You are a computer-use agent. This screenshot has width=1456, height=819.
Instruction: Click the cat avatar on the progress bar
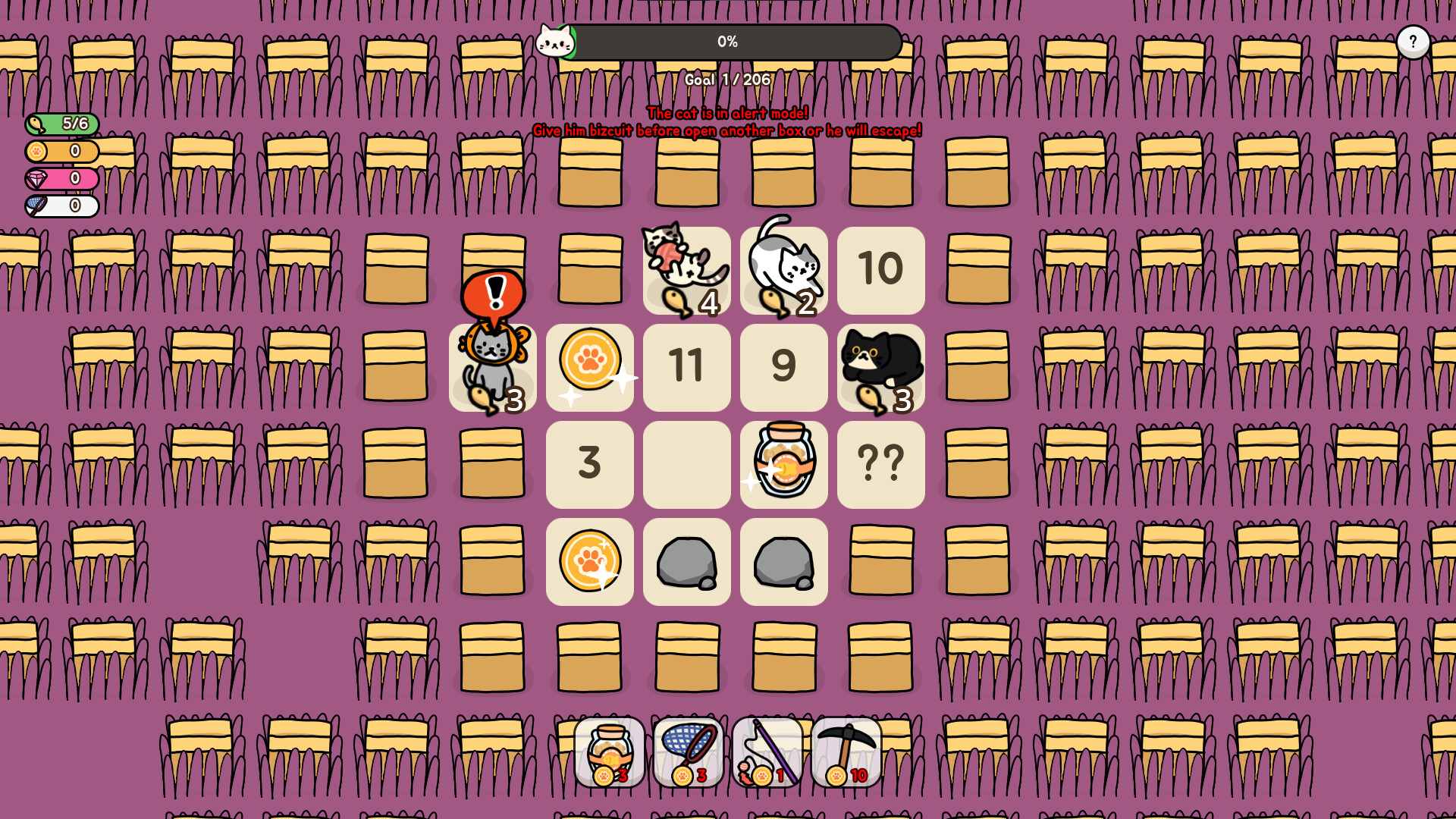pyautogui.click(x=557, y=43)
